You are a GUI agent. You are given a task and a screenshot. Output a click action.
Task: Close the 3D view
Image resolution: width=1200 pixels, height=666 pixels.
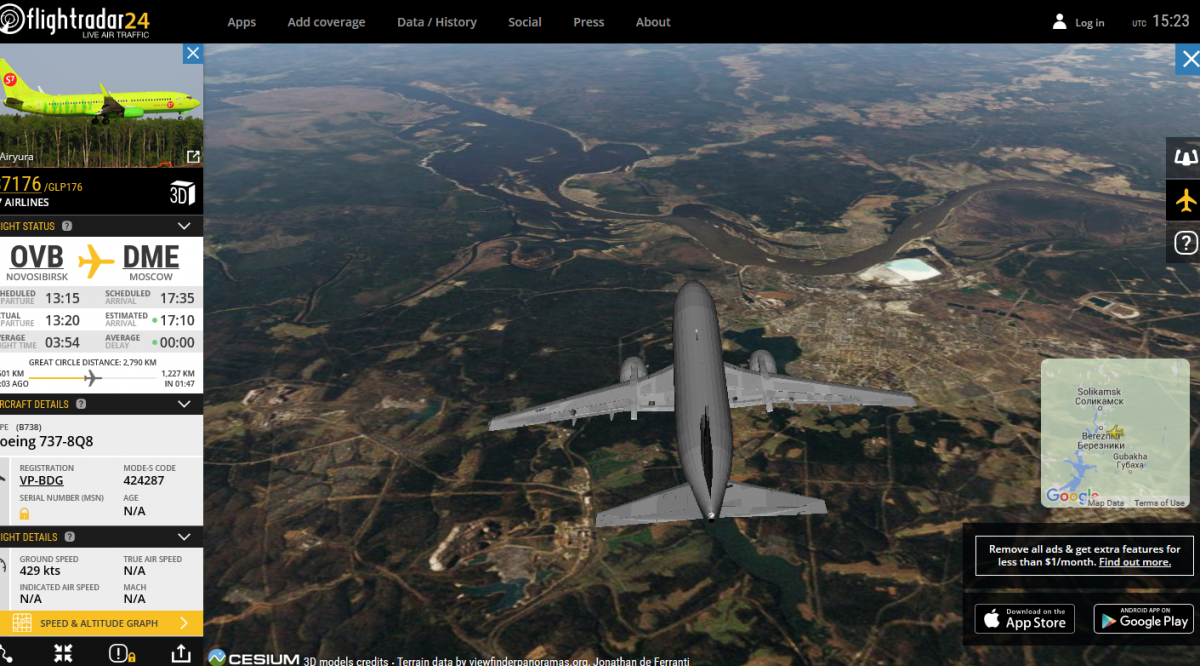pos(1188,60)
